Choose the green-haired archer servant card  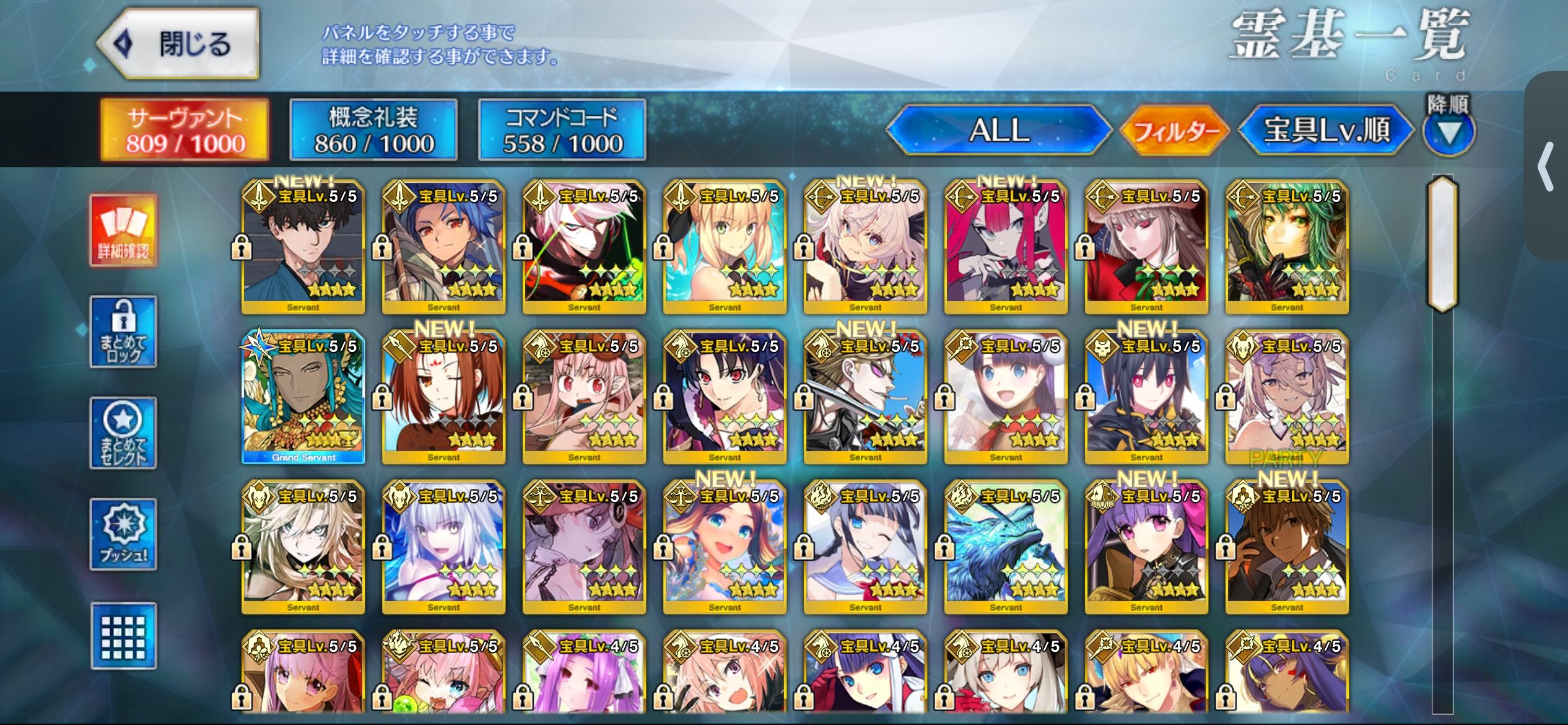[1287, 247]
